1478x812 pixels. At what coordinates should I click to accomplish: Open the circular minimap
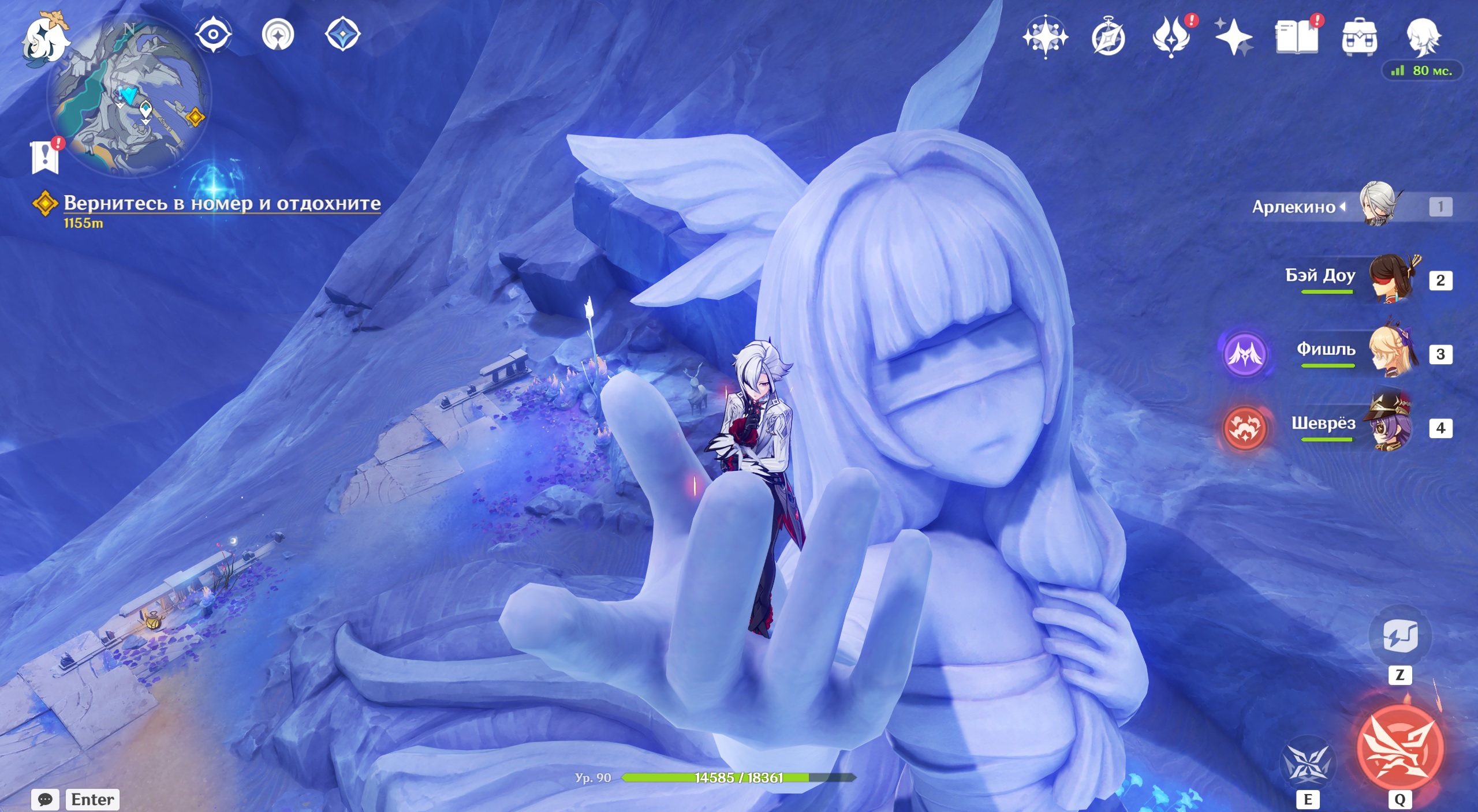tap(129, 97)
